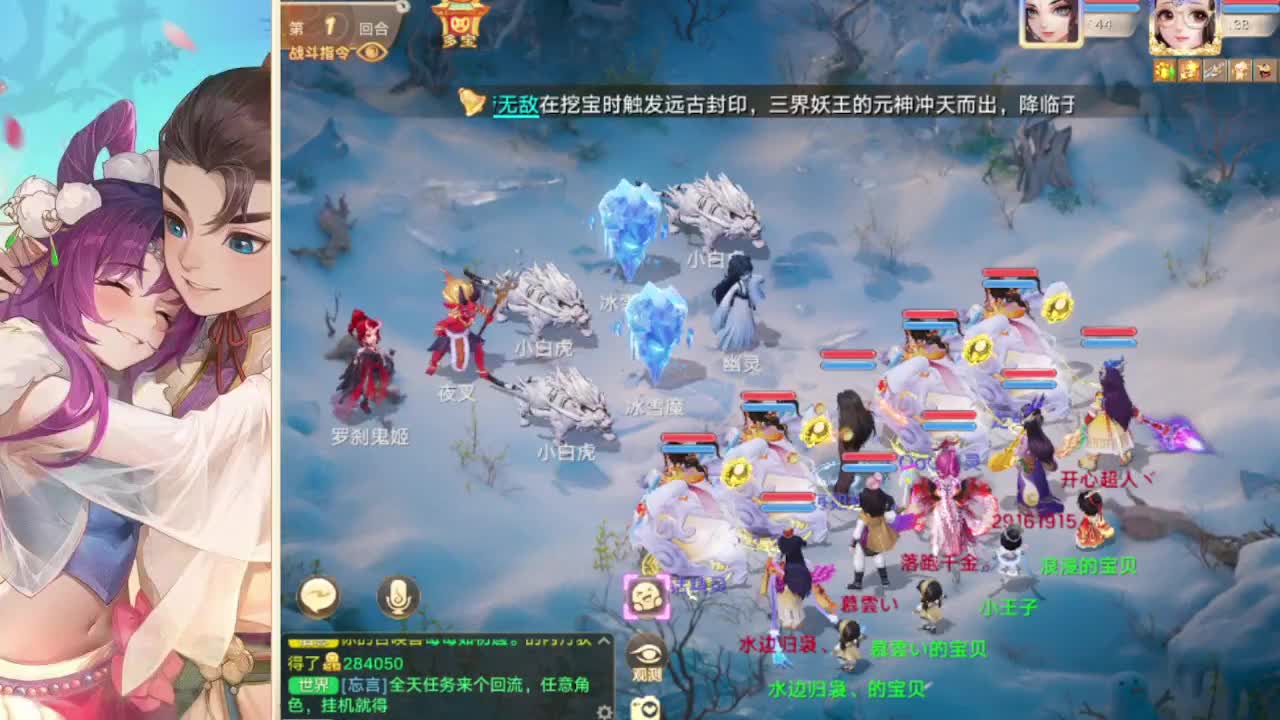The width and height of the screenshot is (1280, 720).
Task: Open the quick chat speech bubble
Action: click(320, 595)
